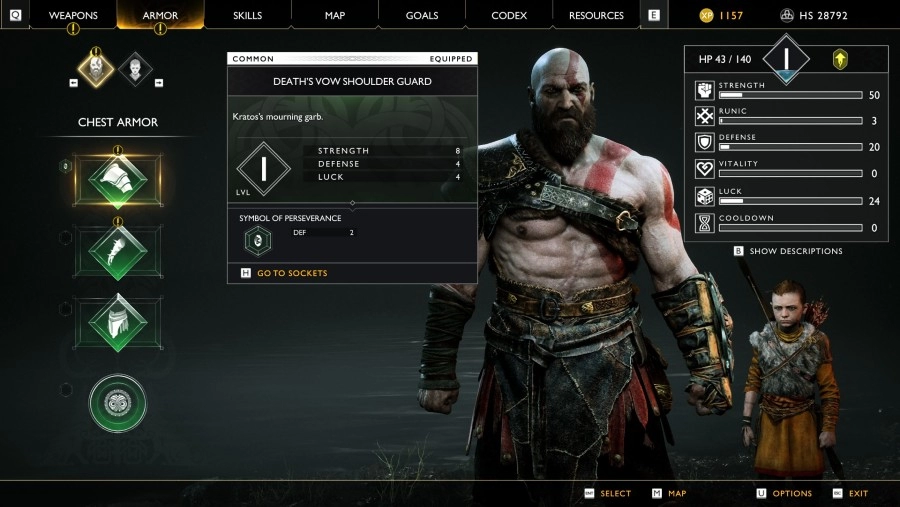
Task: Select the waist armor slot
Action: click(117, 322)
